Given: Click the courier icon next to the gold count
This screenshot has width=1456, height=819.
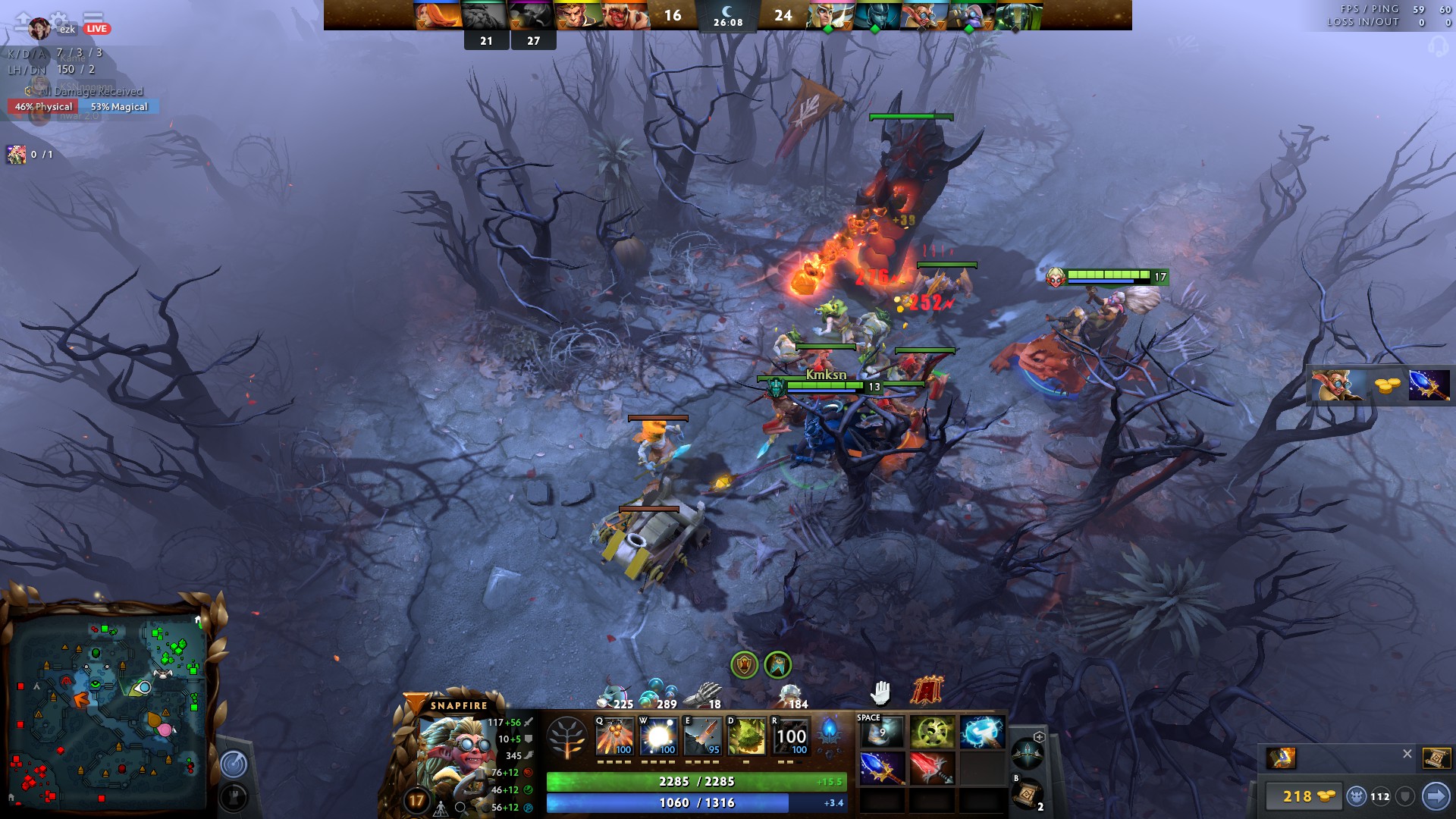Looking at the screenshot, I should click(1357, 796).
